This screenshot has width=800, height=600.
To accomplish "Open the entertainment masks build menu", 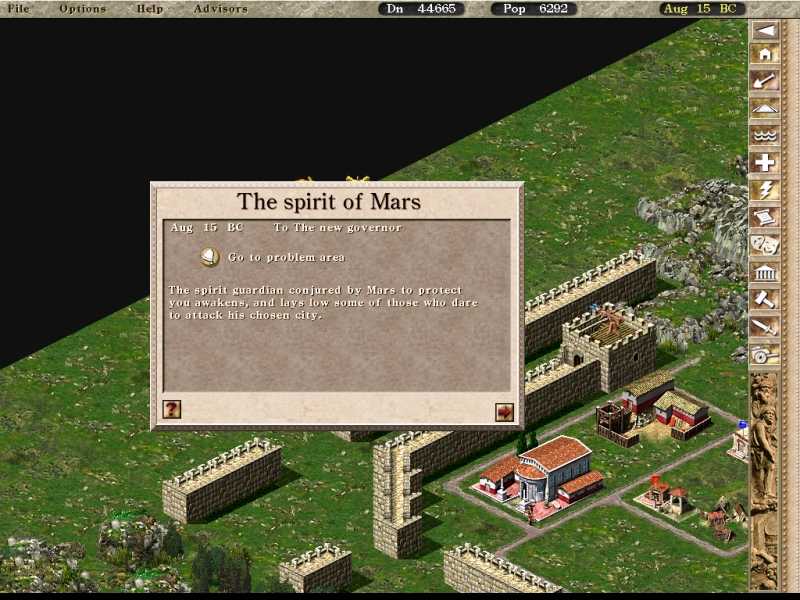I will tap(765, 244).
